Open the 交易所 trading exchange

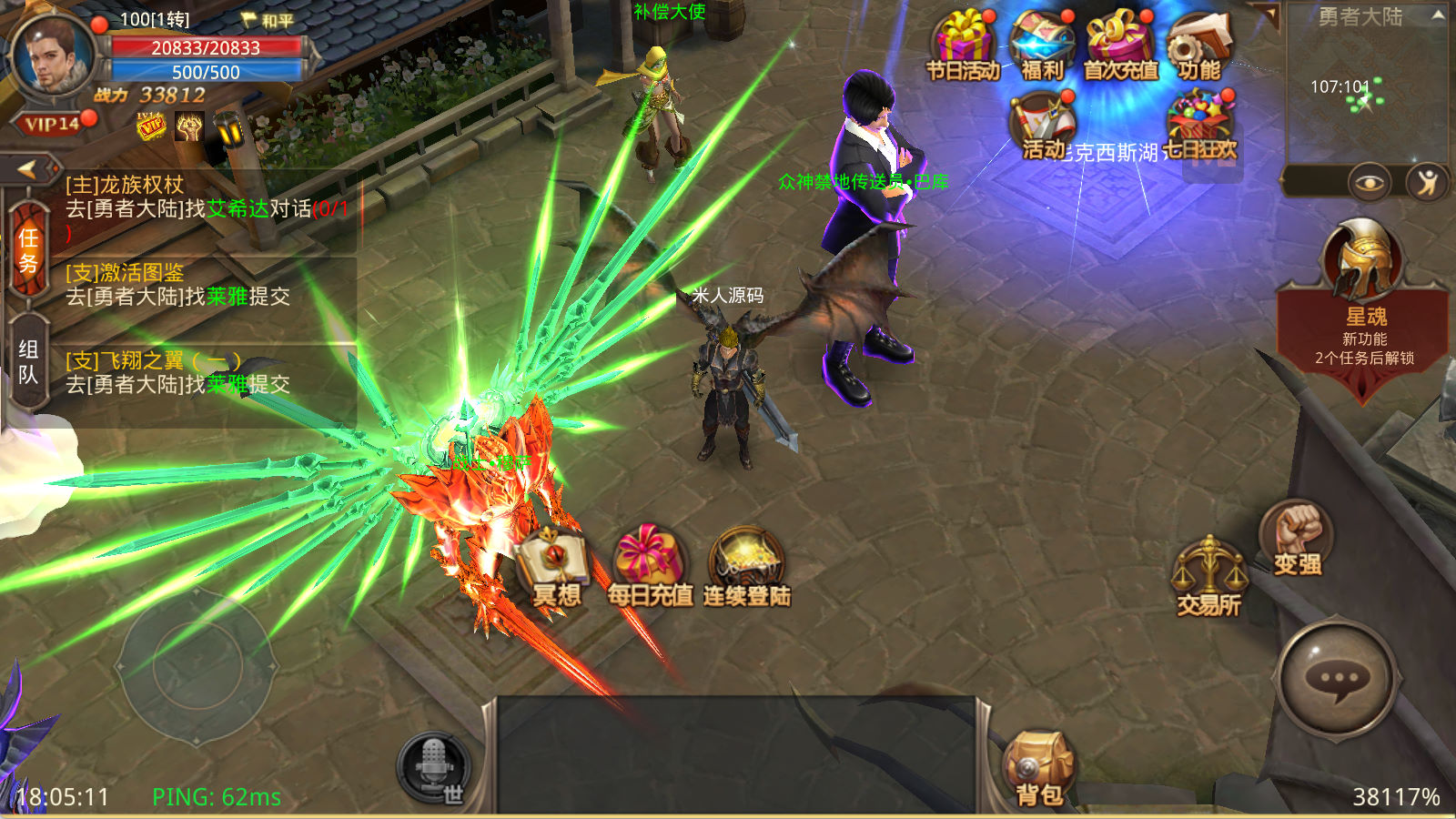click(1209, 575)
